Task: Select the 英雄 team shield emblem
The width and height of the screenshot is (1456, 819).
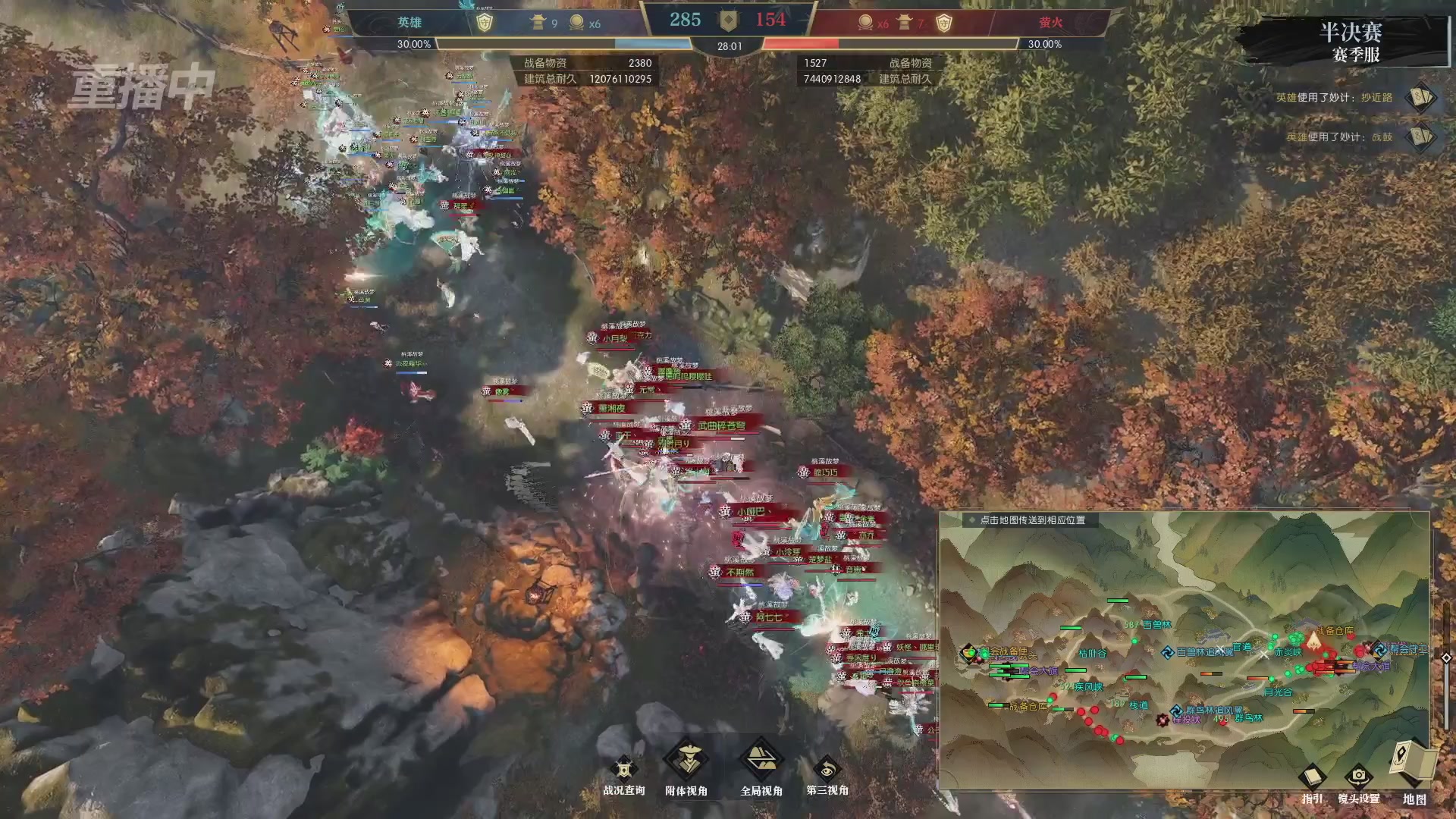Action: (x=484, y=23)
